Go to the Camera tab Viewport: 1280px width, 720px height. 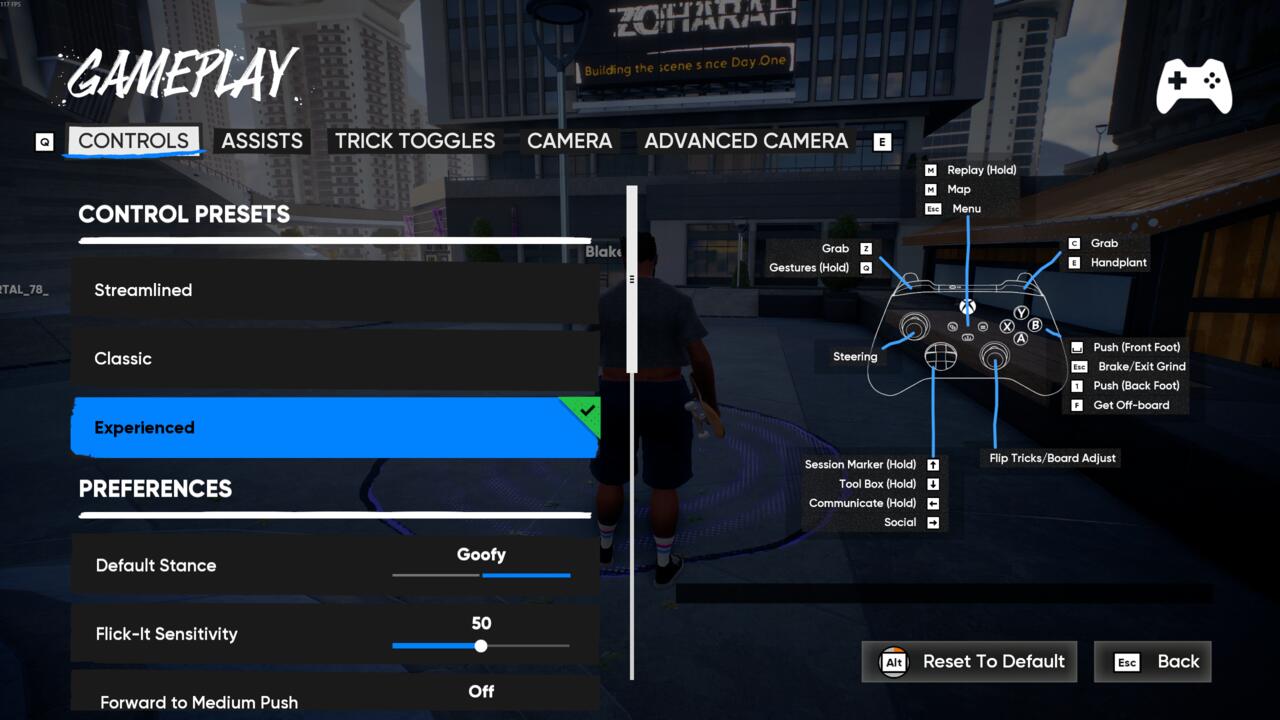tap(569, 141)
